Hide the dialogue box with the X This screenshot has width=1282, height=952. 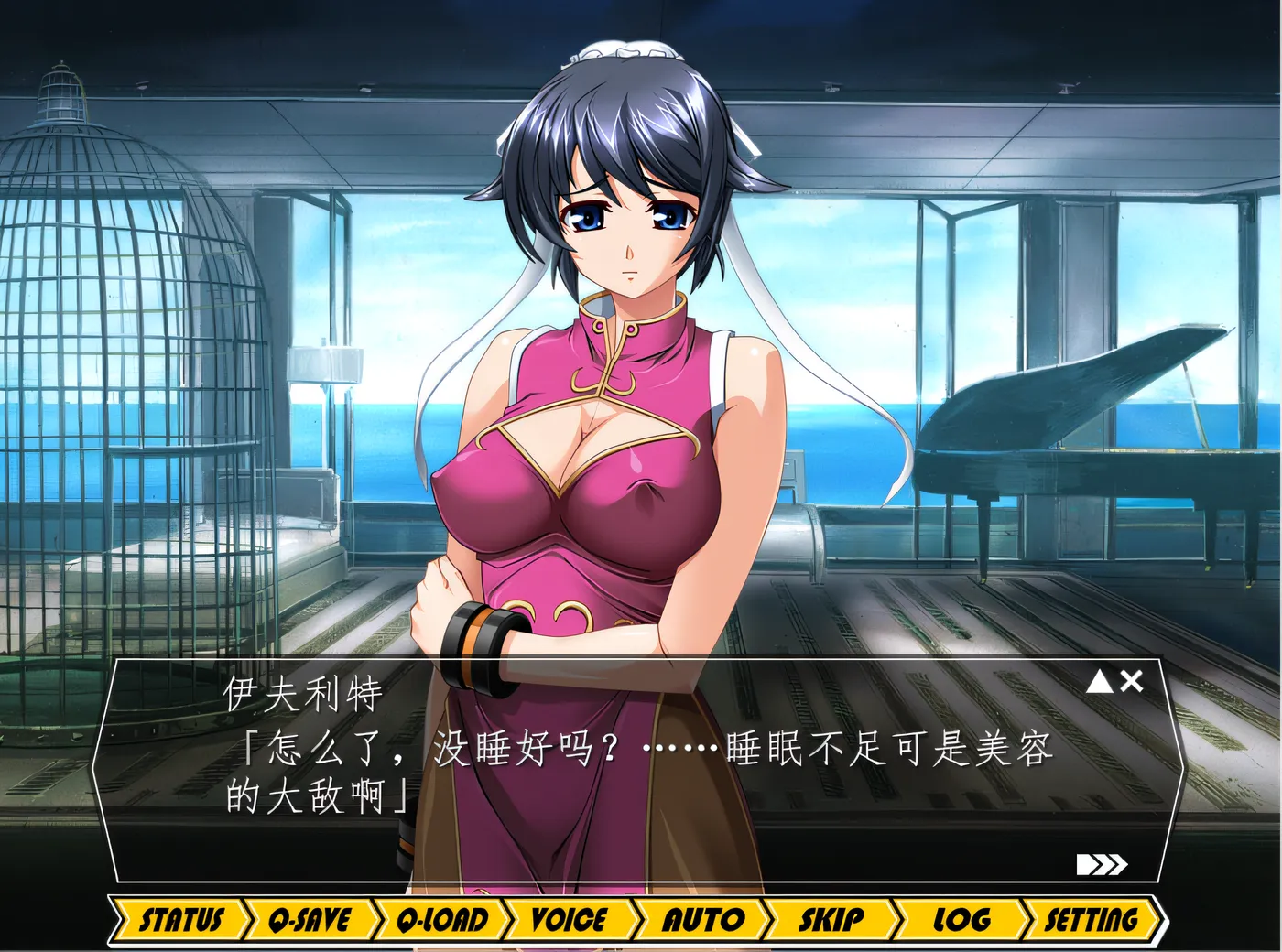(1132, 681)
